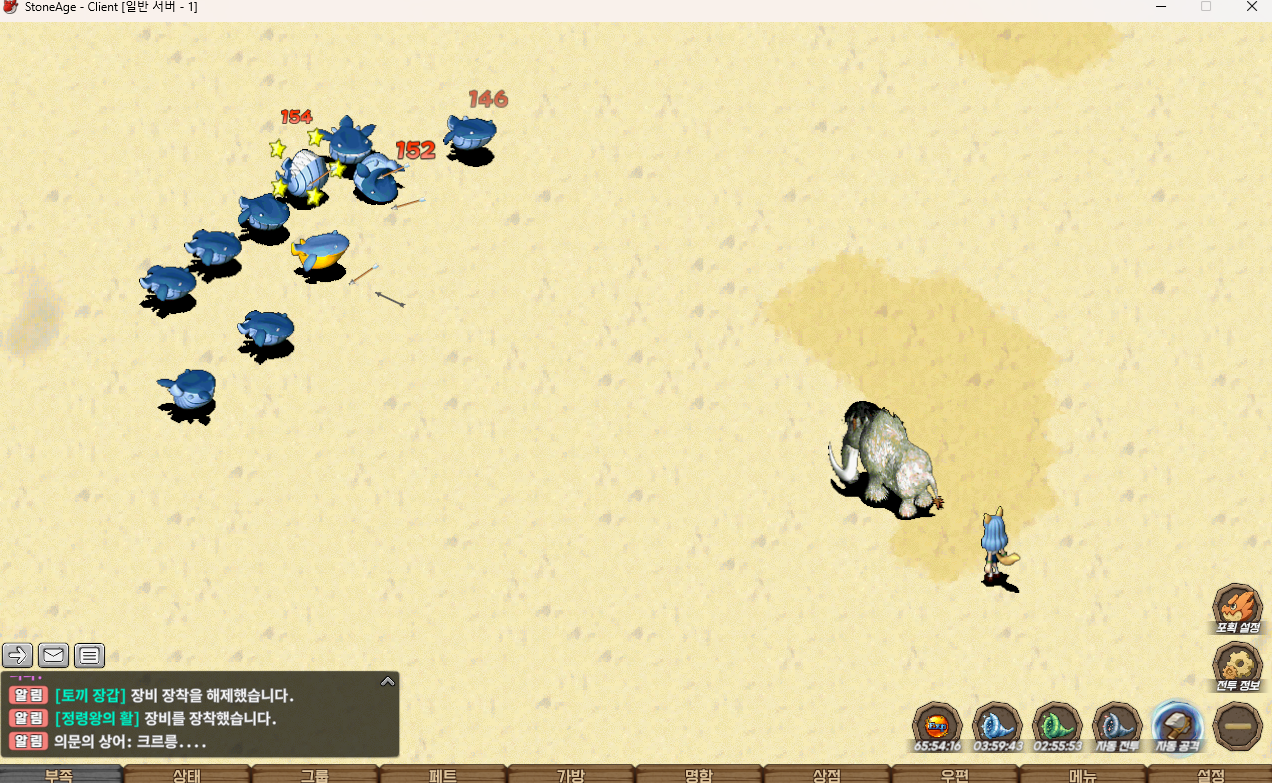
Task: Show the 명함 (name card) menu
Action: click(699, 775)
